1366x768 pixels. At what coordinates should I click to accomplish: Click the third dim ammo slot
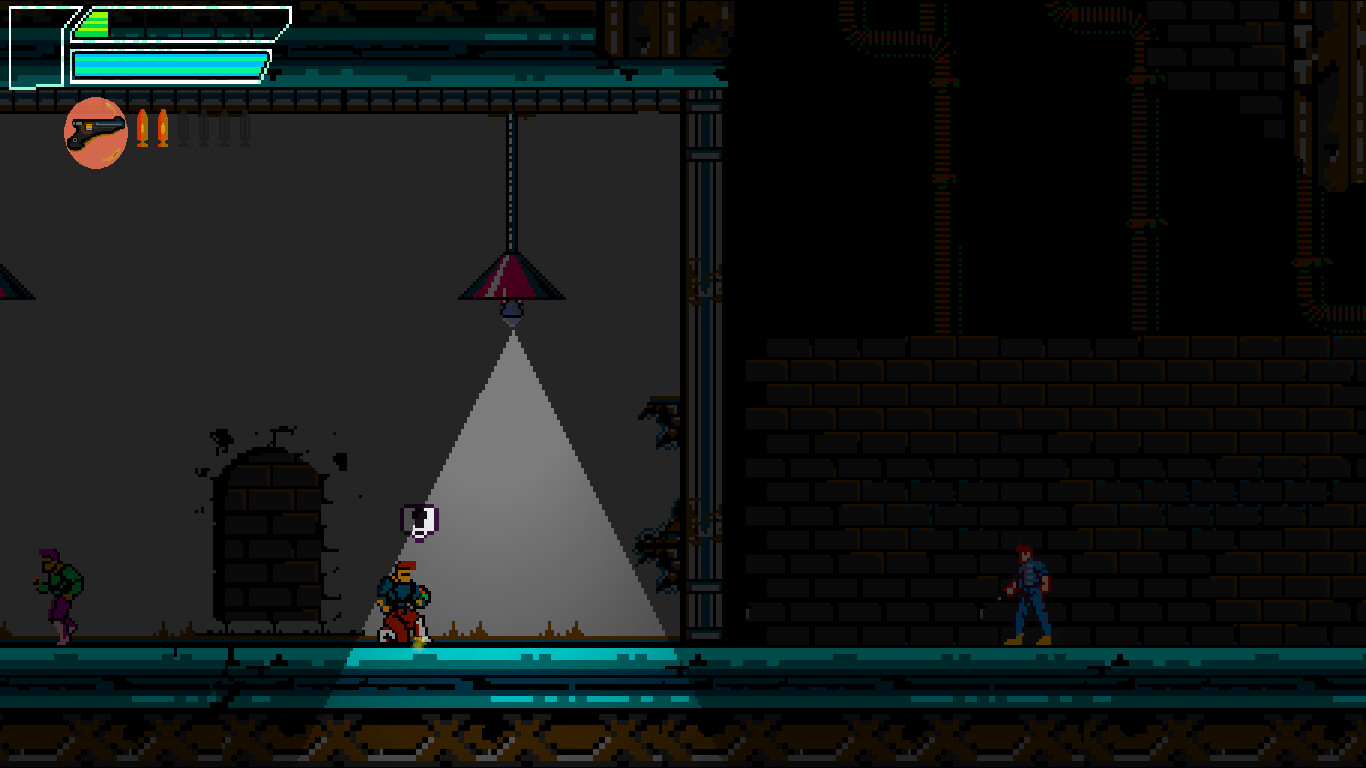[x=225, y=128]
